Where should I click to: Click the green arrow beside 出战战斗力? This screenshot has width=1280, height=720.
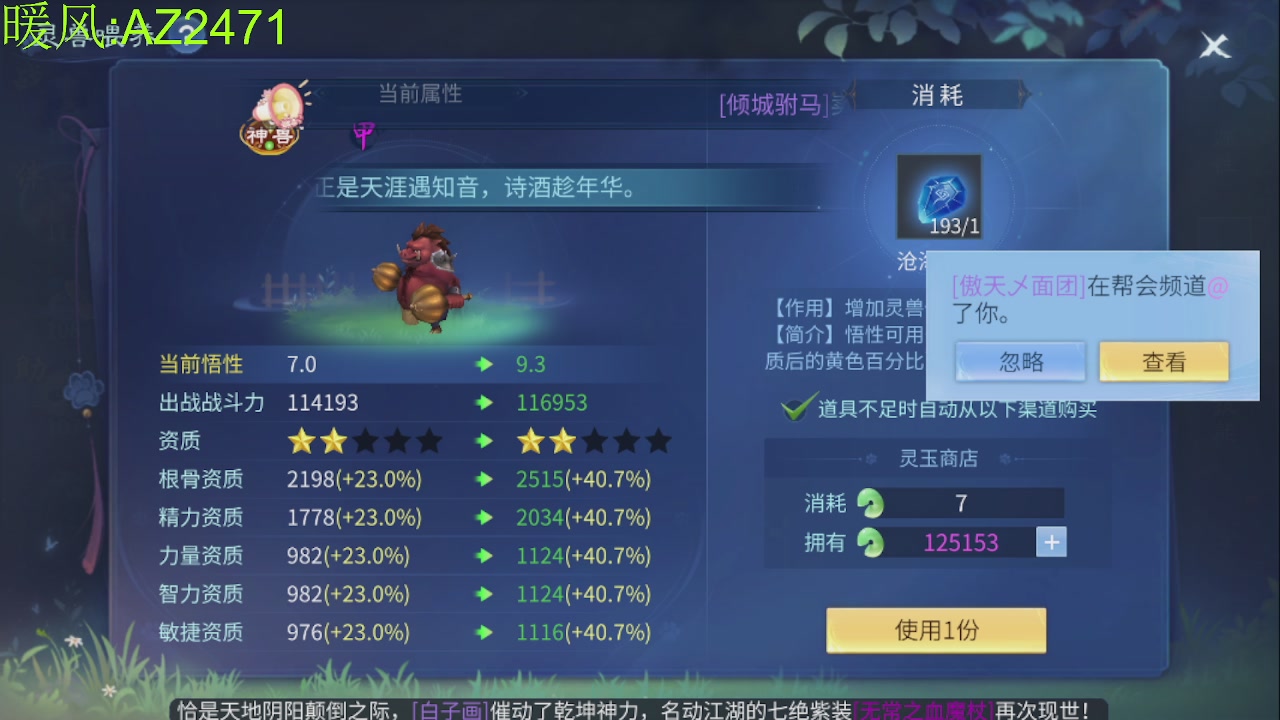pyautogui.click(x=484, y=403)
